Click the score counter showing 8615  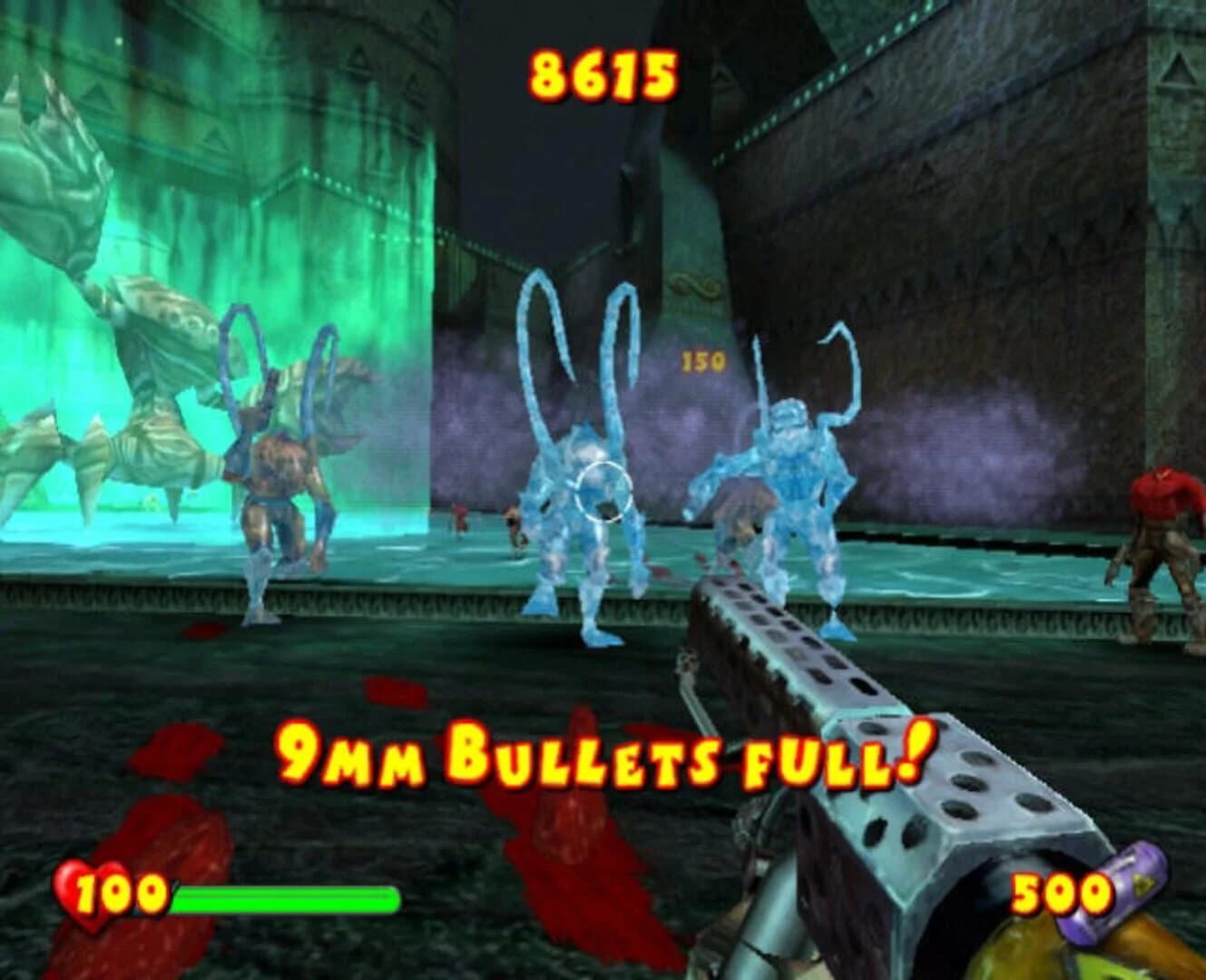[x=603, y=77]
